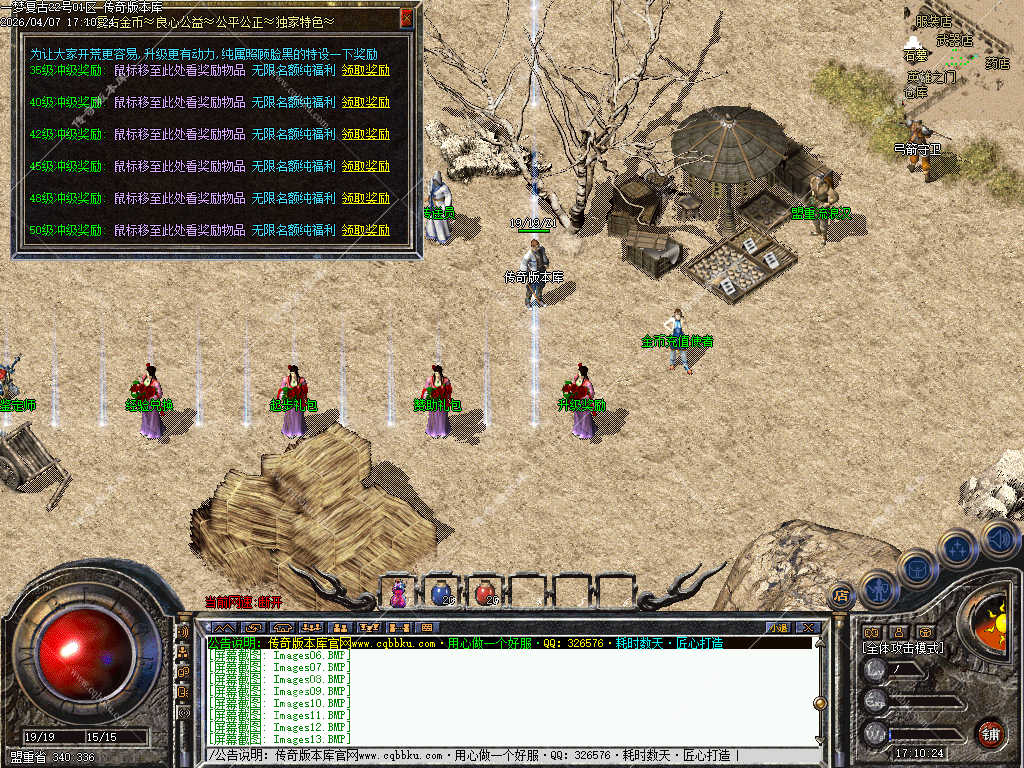Claim the level 42 rush reward
The height and width of the screenshot is (768, 1024).
pyautogui.click(x=366, y=134)
